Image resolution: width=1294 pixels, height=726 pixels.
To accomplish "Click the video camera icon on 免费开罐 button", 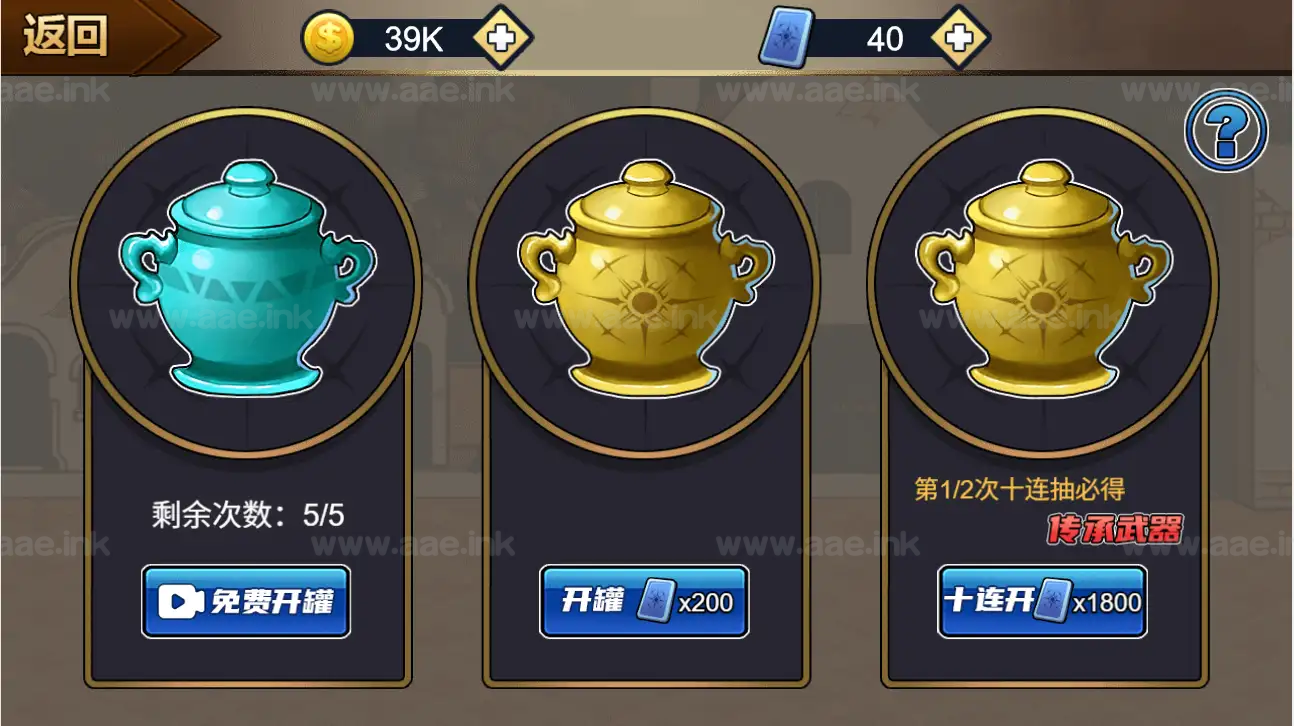I will (180, 601).
